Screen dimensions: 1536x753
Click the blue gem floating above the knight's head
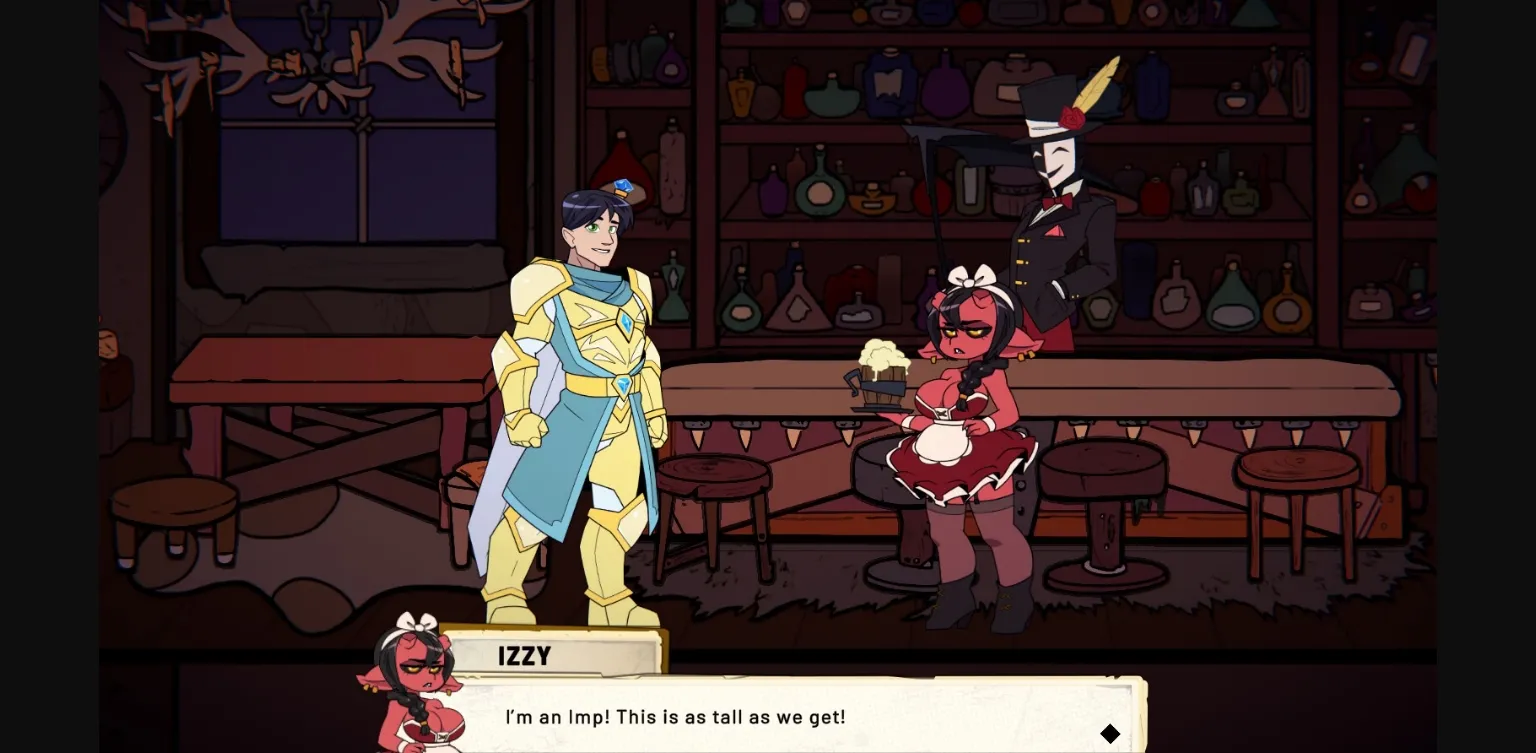coord(623,185)
